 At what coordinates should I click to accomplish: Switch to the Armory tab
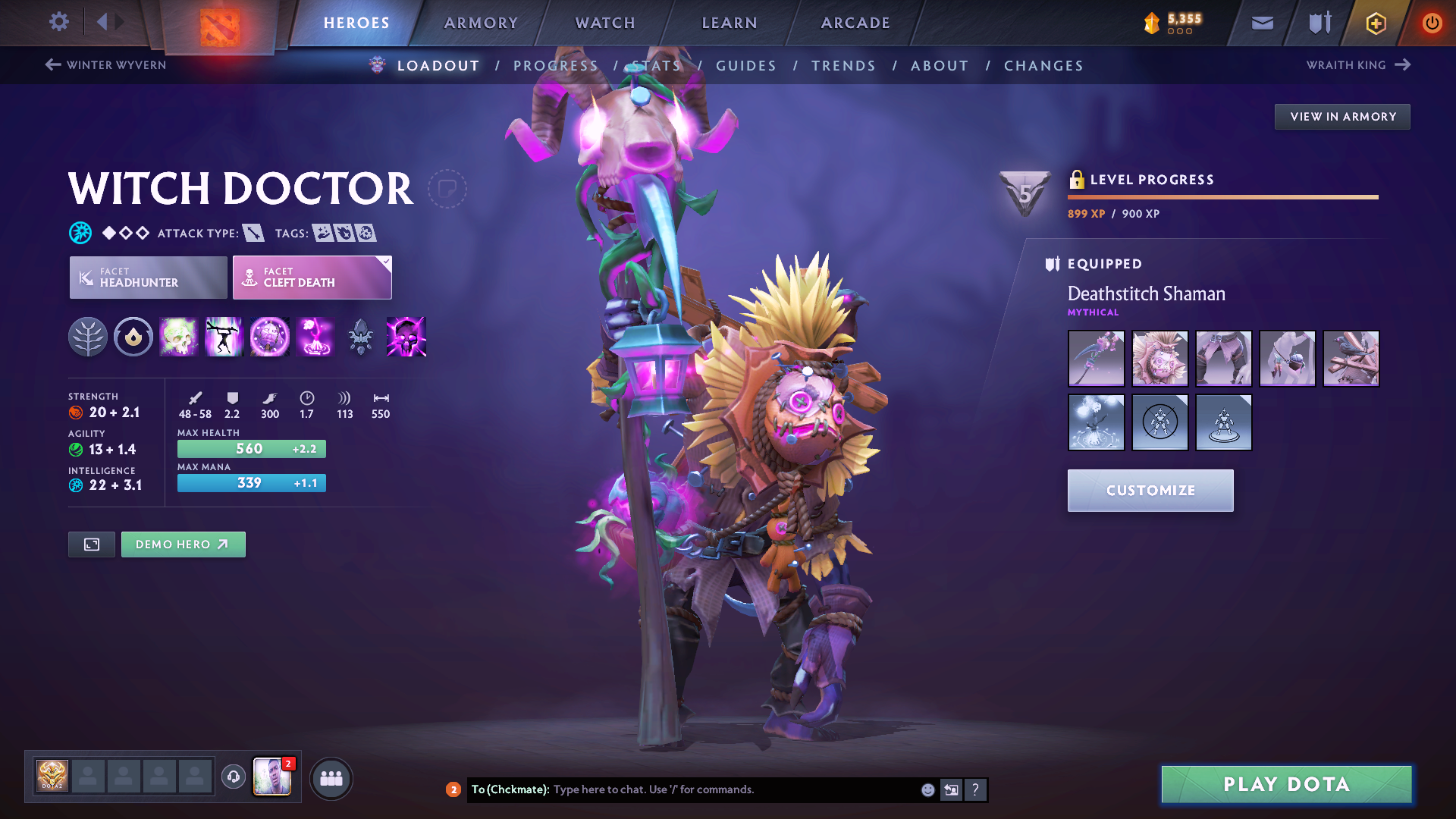click(481, 23)
